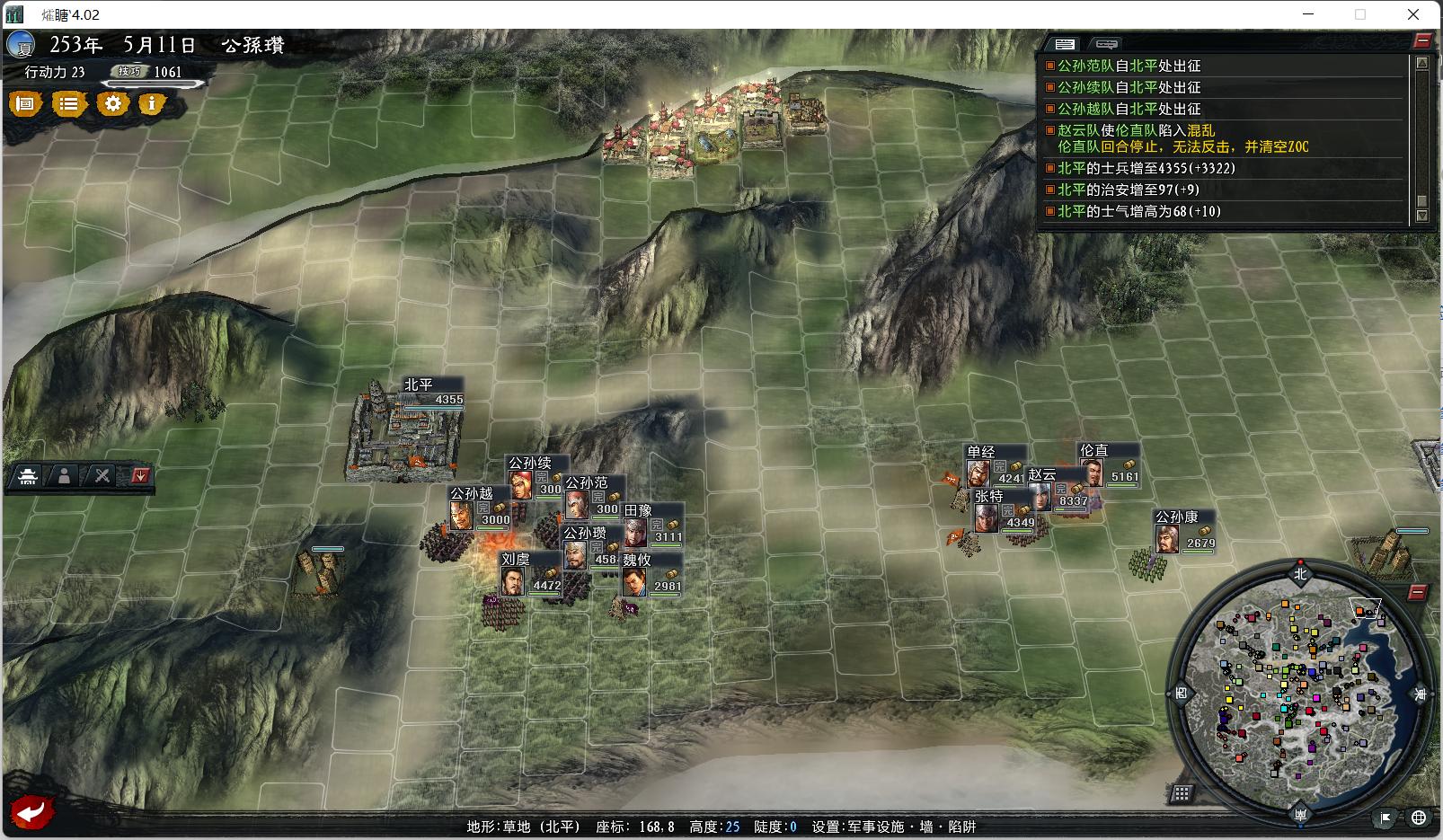This screenshot has height=840, width=1443.
Task: Minimize the message log panel
Action: click(1421, 40)
